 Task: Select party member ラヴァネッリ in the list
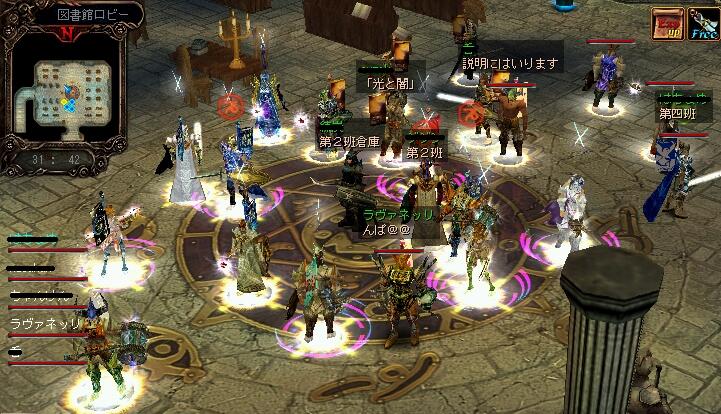[x=44, y=323]
